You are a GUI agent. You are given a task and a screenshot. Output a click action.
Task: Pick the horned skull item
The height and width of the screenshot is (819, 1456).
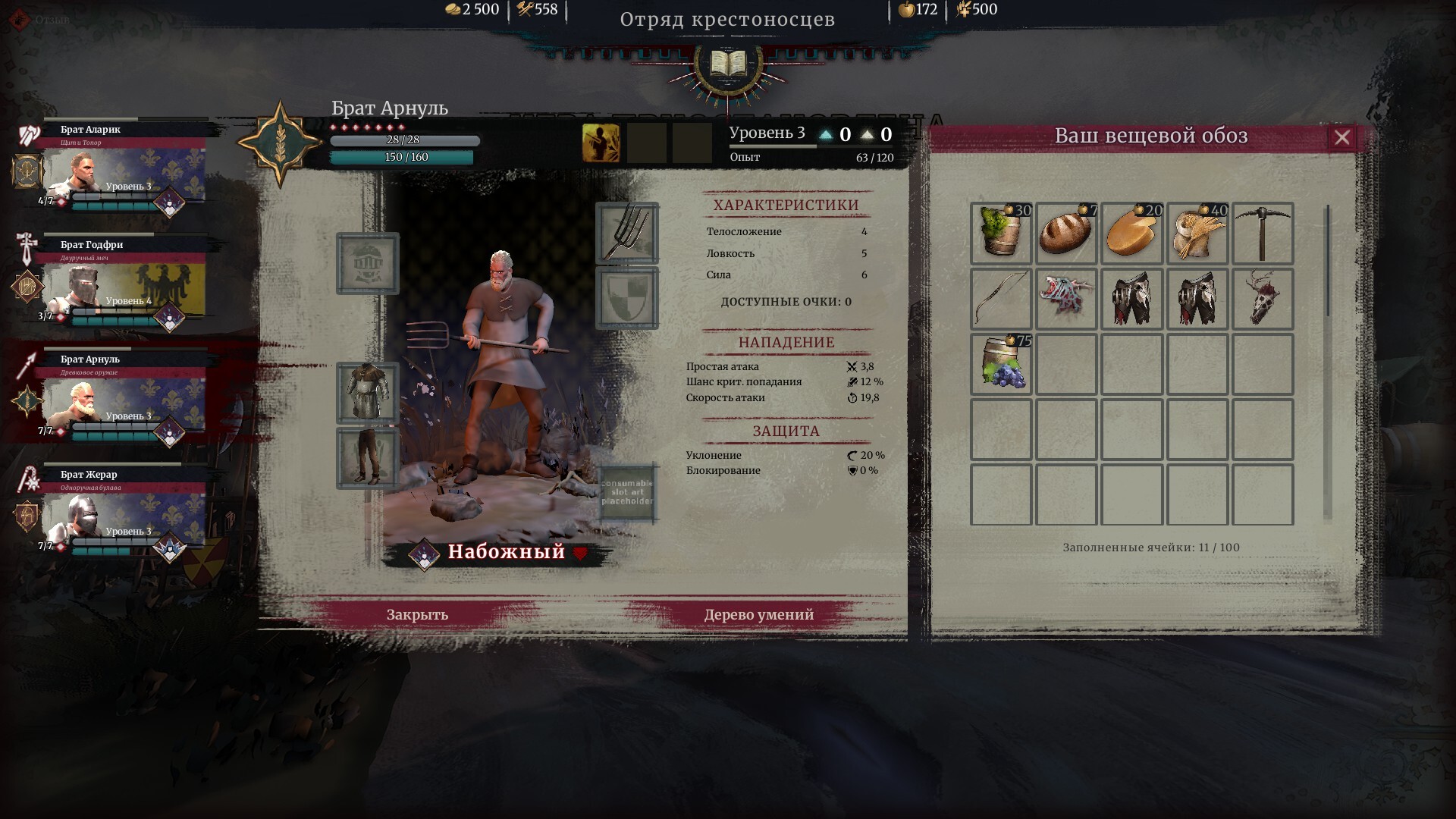(1263, 299)
